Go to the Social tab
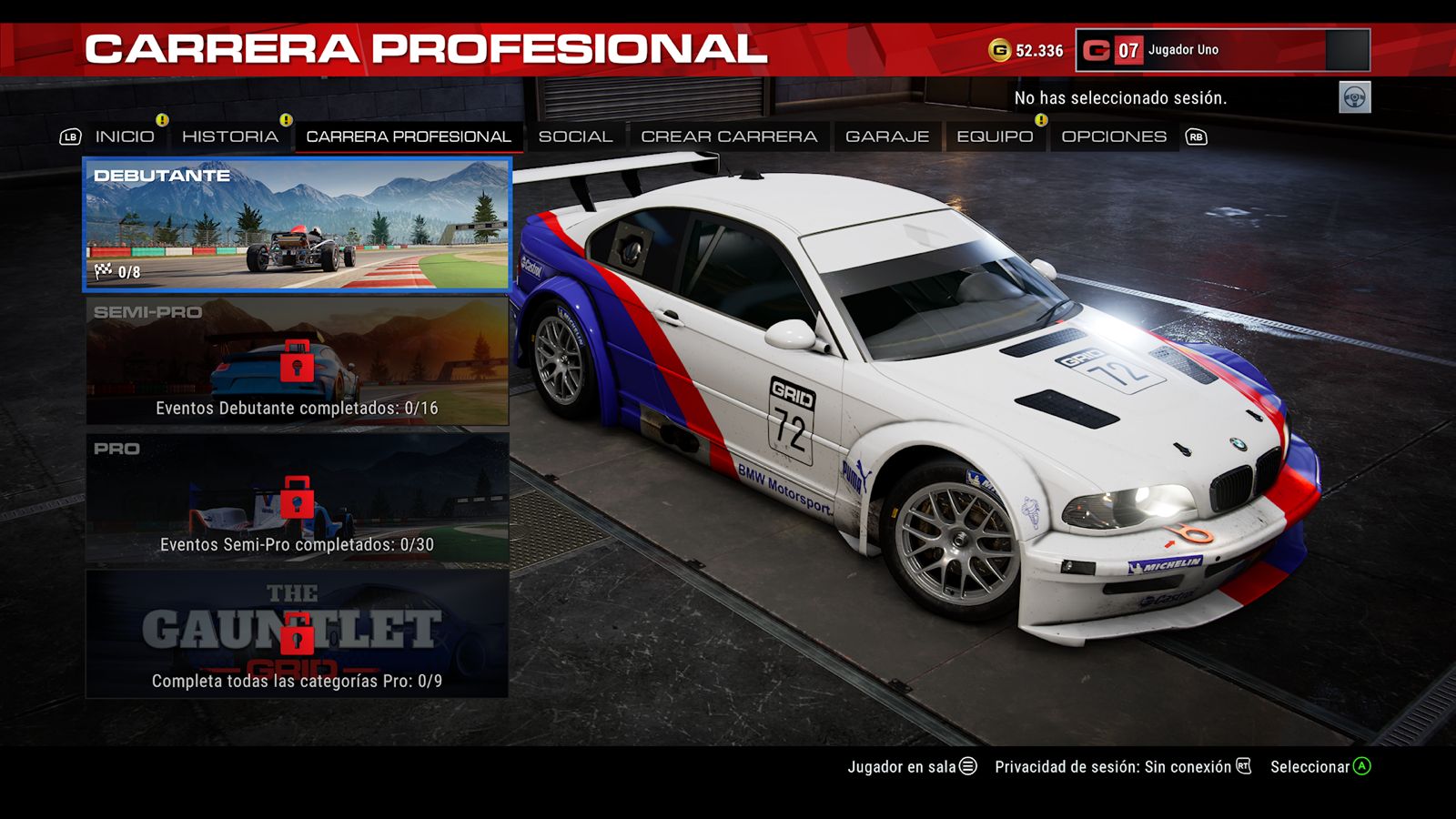This screenshot has height=819, width=1456. (575, 136)
